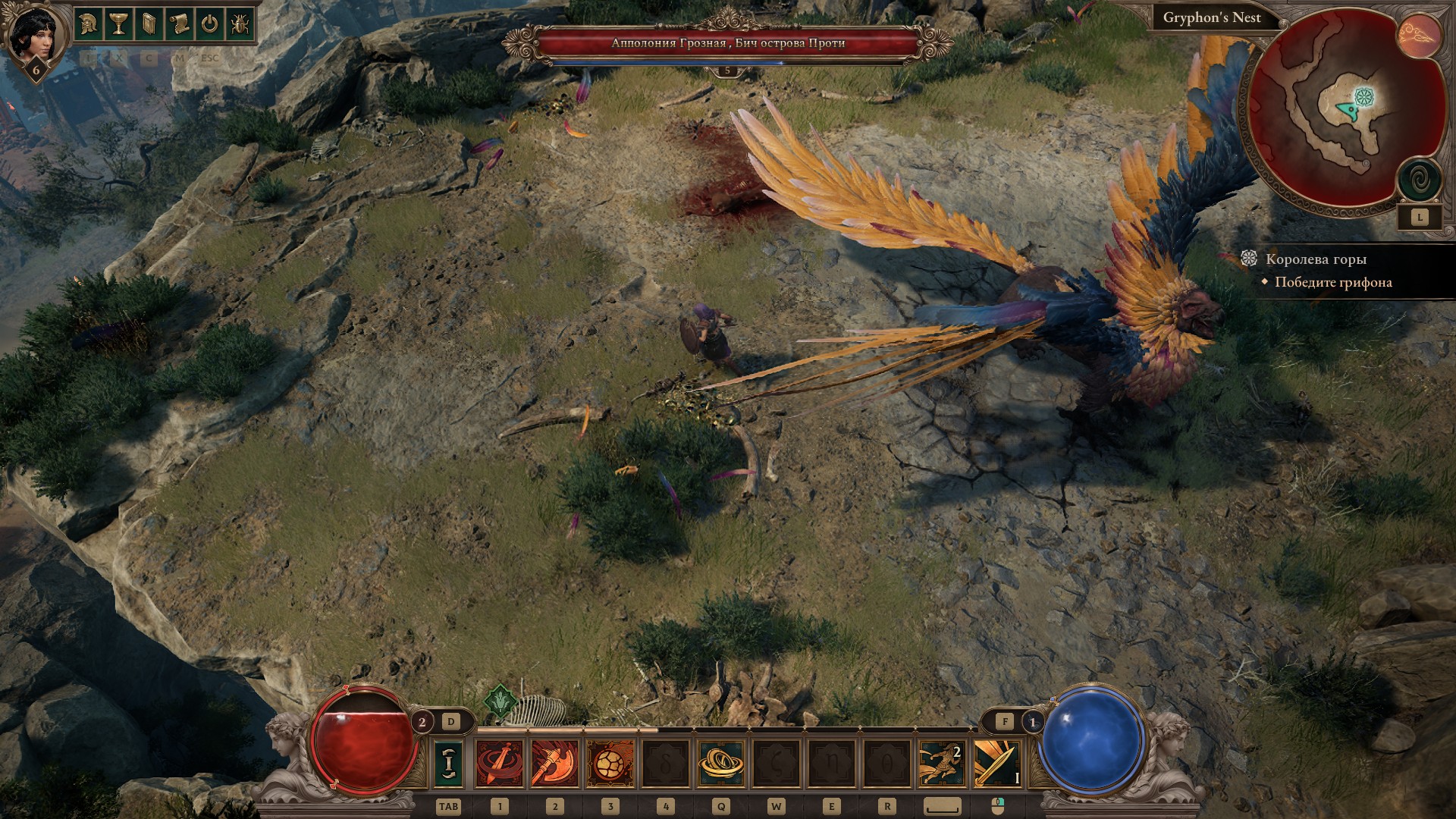Use the running warrior dodge ability
Image resolution: width=1456 pixels, height=819 pixels.
coord(942,763)
